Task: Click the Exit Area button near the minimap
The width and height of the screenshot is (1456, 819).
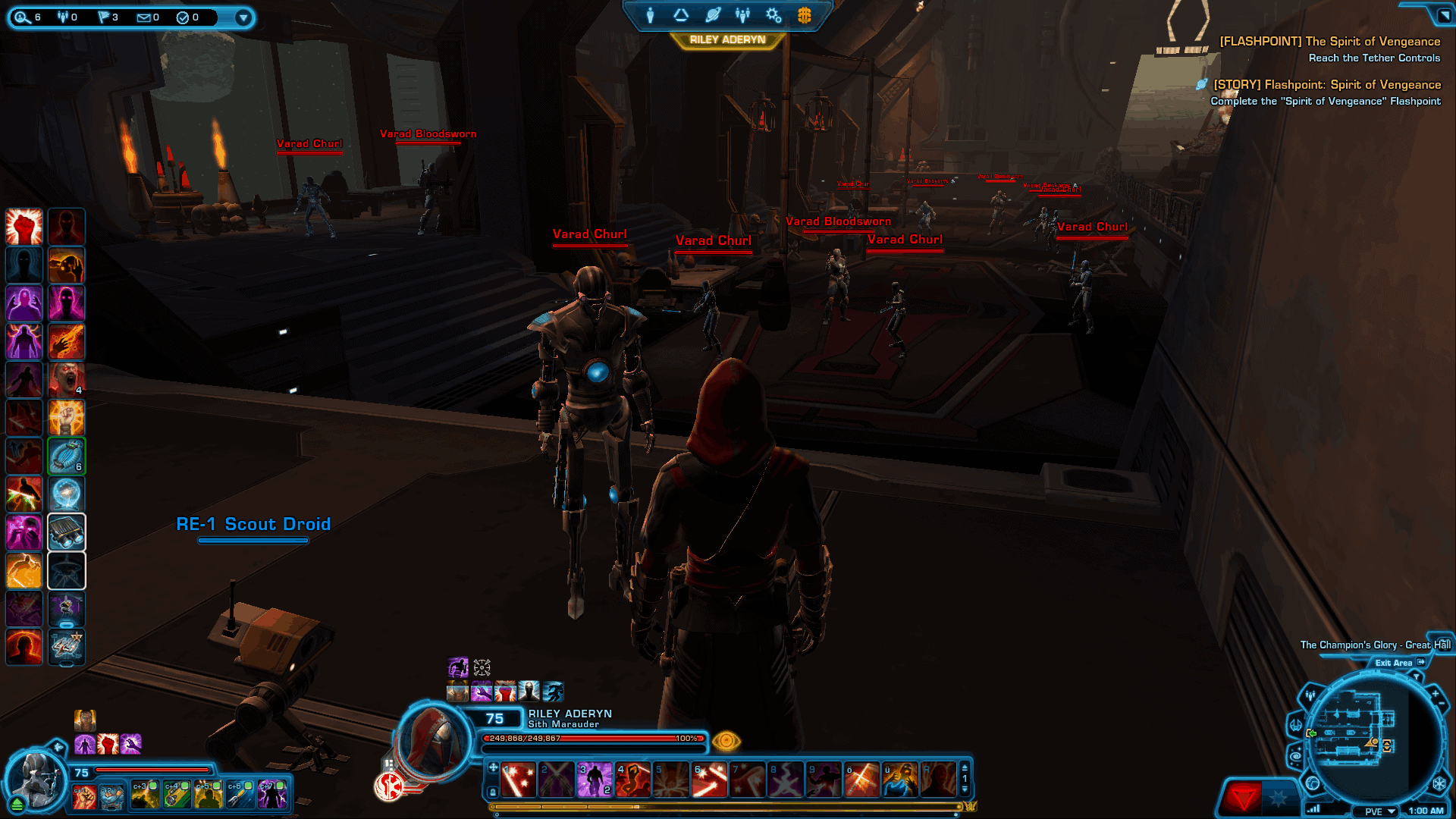Action: click(1395, 662)
